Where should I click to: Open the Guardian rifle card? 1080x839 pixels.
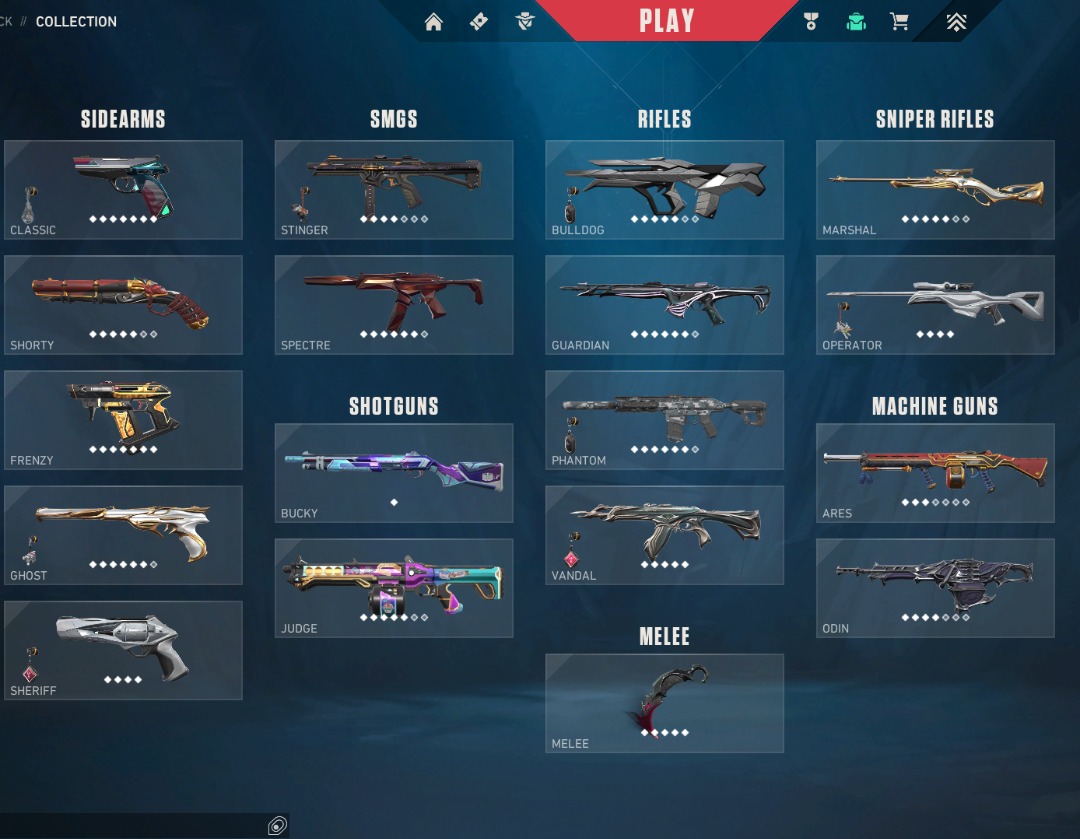tap(664, 305)
